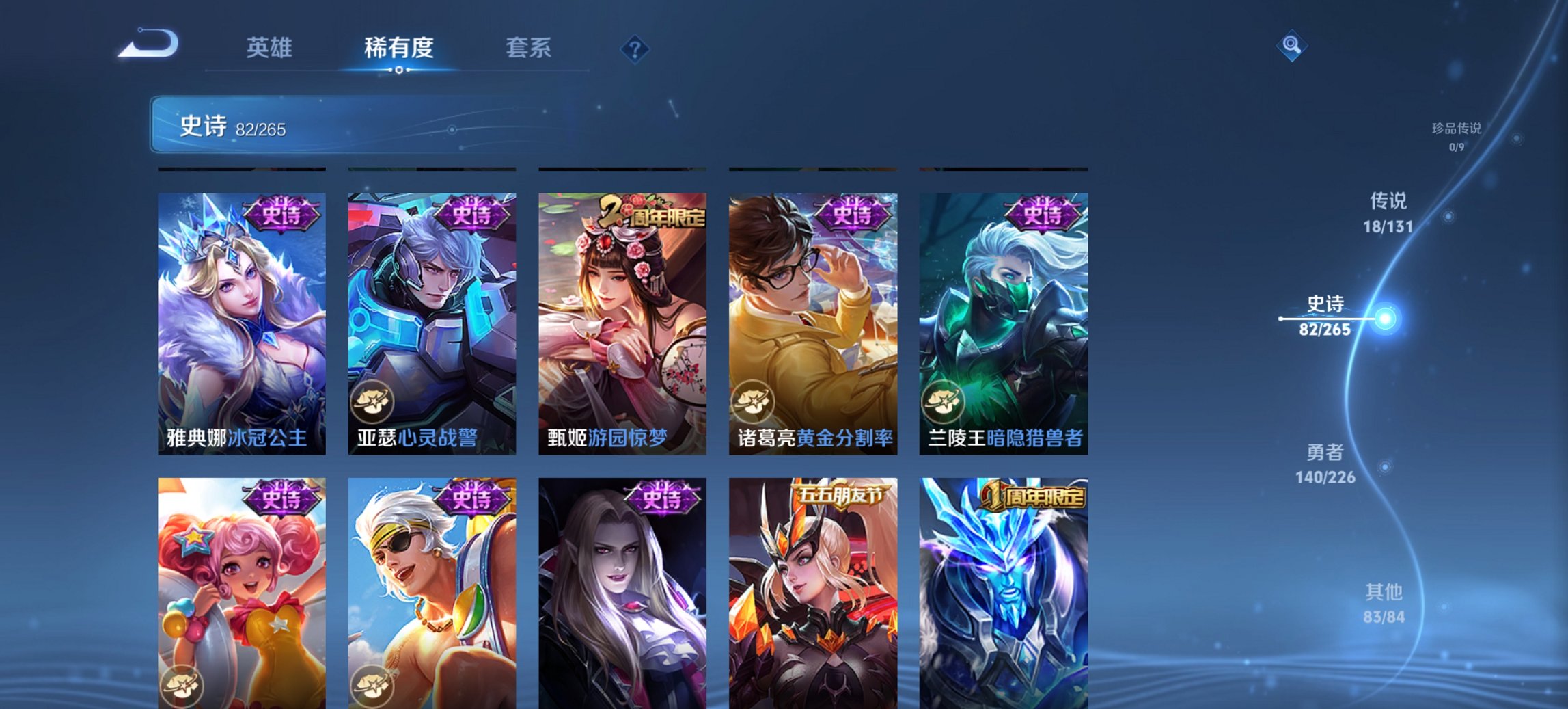This screenshot has width=1568, height=709.
Task: Open the help question mark icon
Action: point(635,48)
